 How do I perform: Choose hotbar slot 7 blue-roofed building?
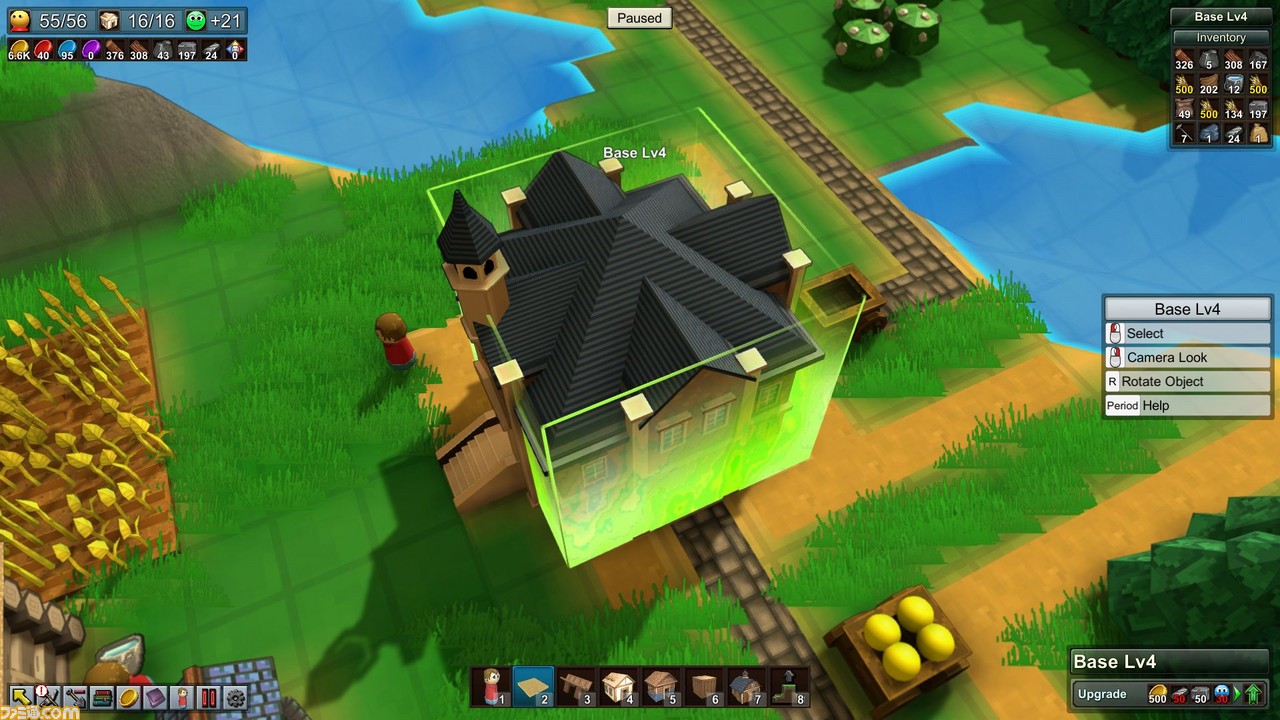(x=746, y=686)
